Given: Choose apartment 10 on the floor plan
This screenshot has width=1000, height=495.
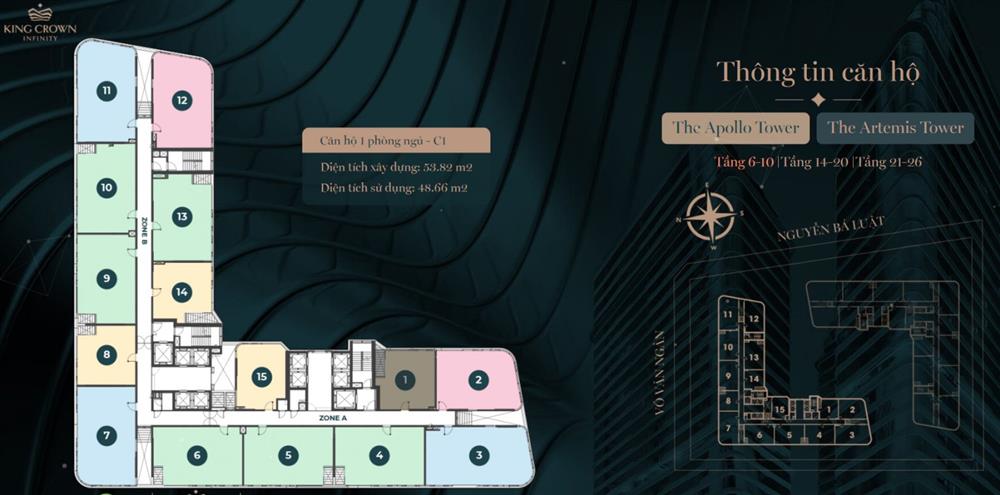Looking at the screenshot, I should click(x=106, y=187).
